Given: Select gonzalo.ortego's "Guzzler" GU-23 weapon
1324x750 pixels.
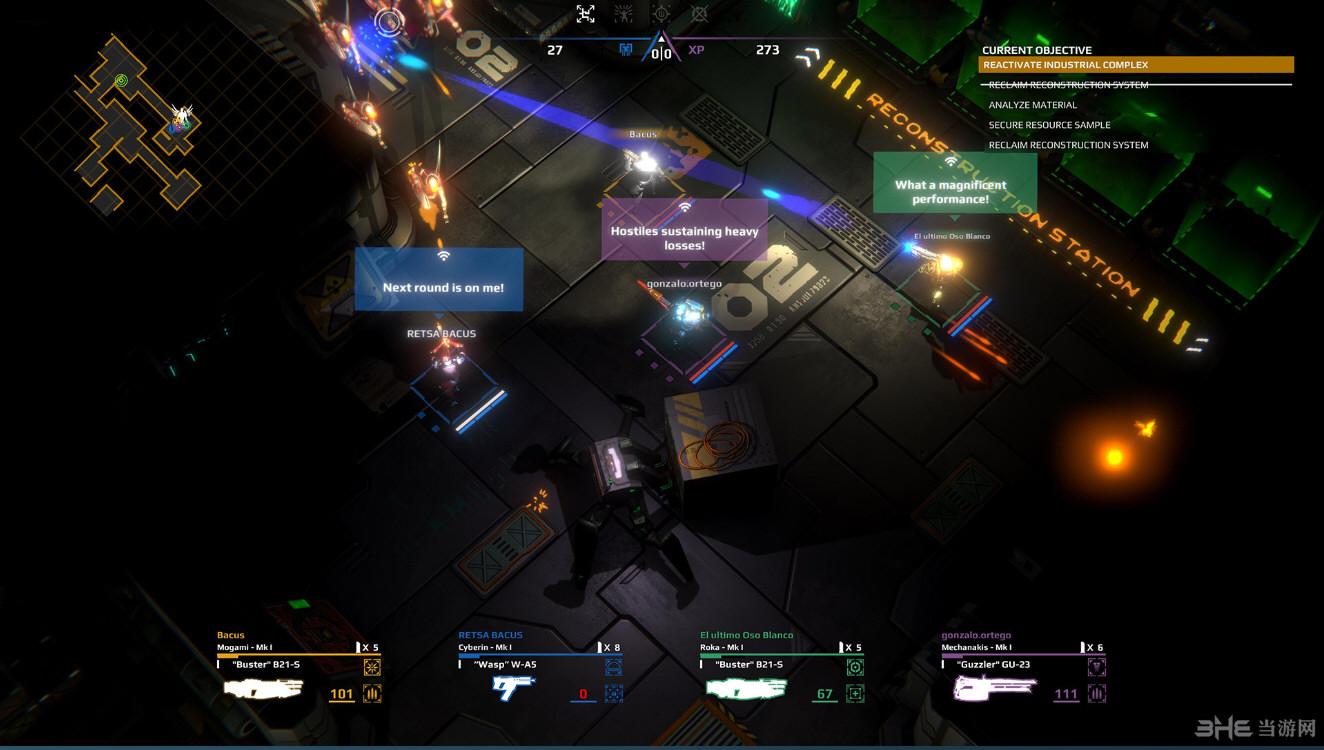Looking at the screenshot, I should coord(994,688).
